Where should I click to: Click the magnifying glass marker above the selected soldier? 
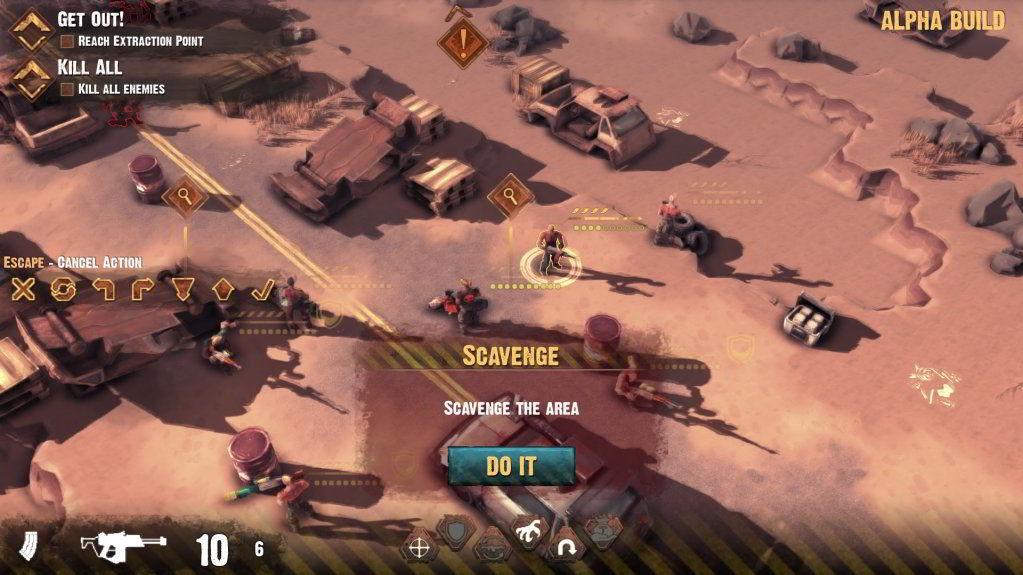[510, 194]
